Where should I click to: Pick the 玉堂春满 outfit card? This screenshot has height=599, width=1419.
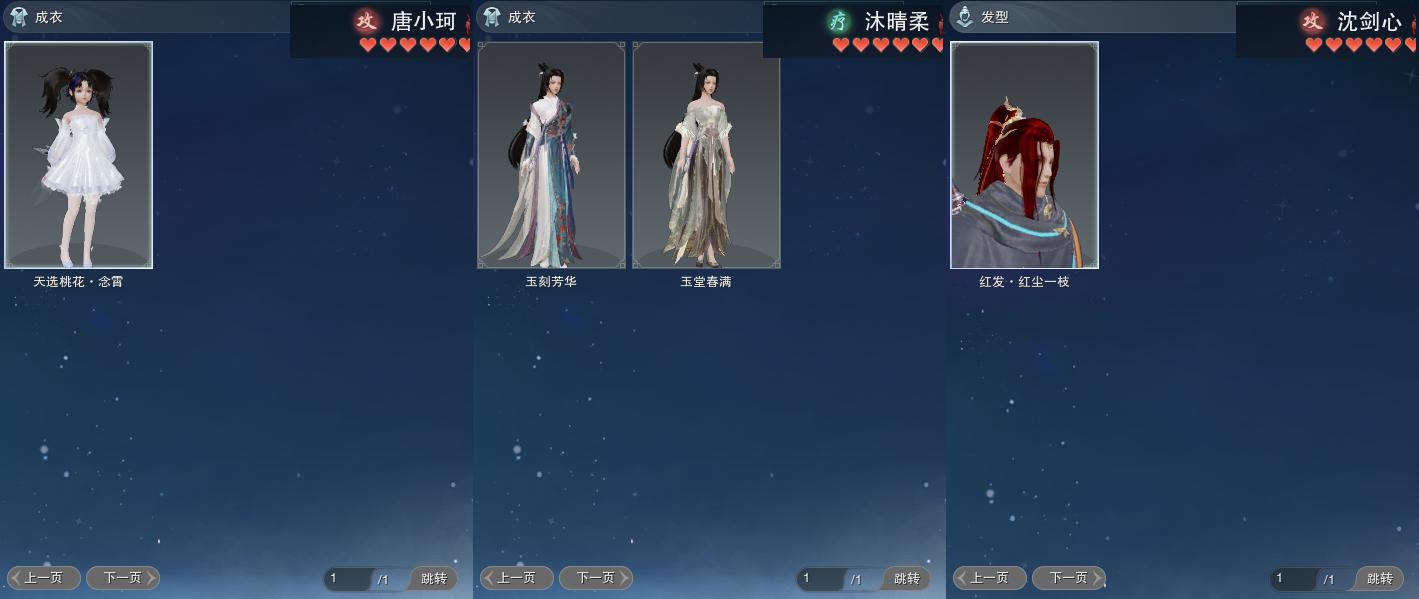pyautogui.click(x=706, y=155)
